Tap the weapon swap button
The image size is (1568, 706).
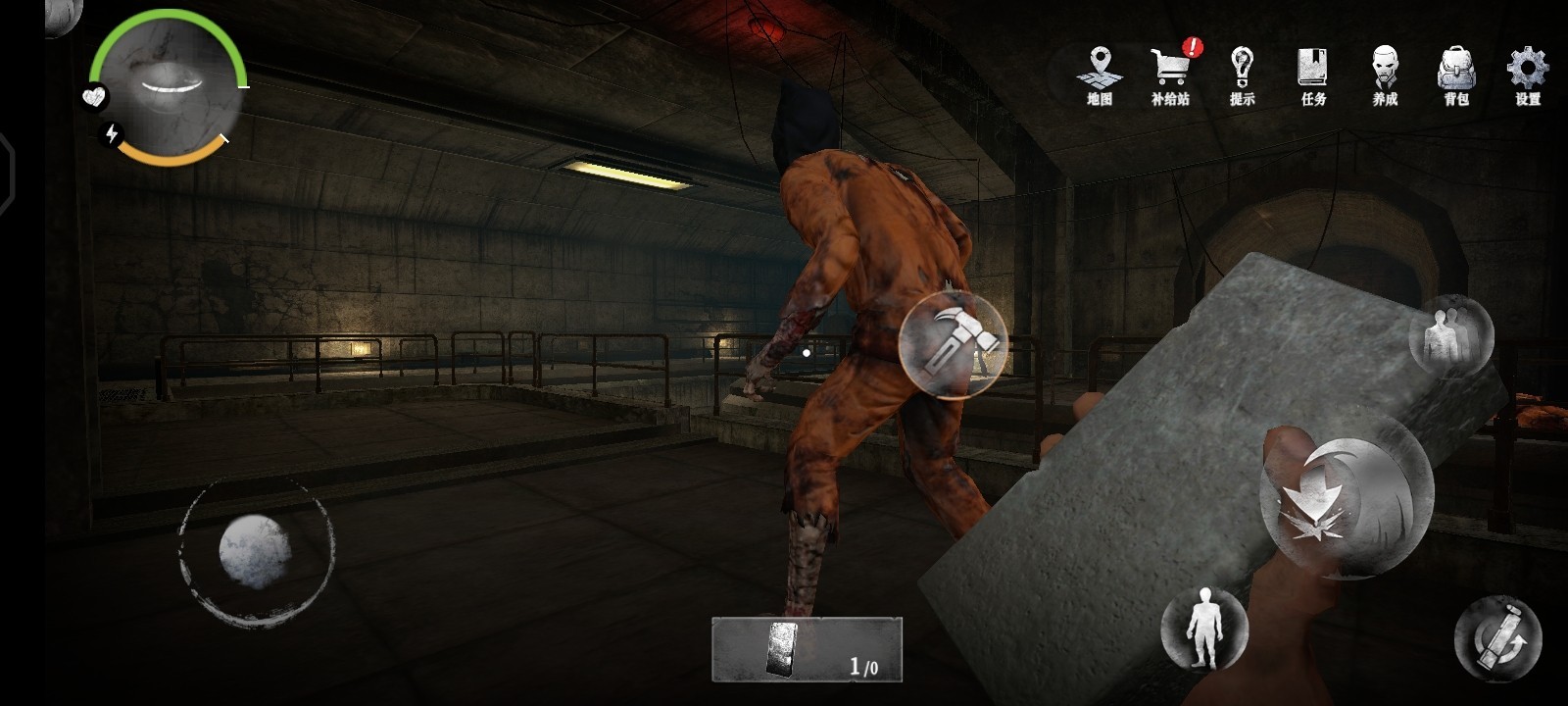[x=1498, y=637]
